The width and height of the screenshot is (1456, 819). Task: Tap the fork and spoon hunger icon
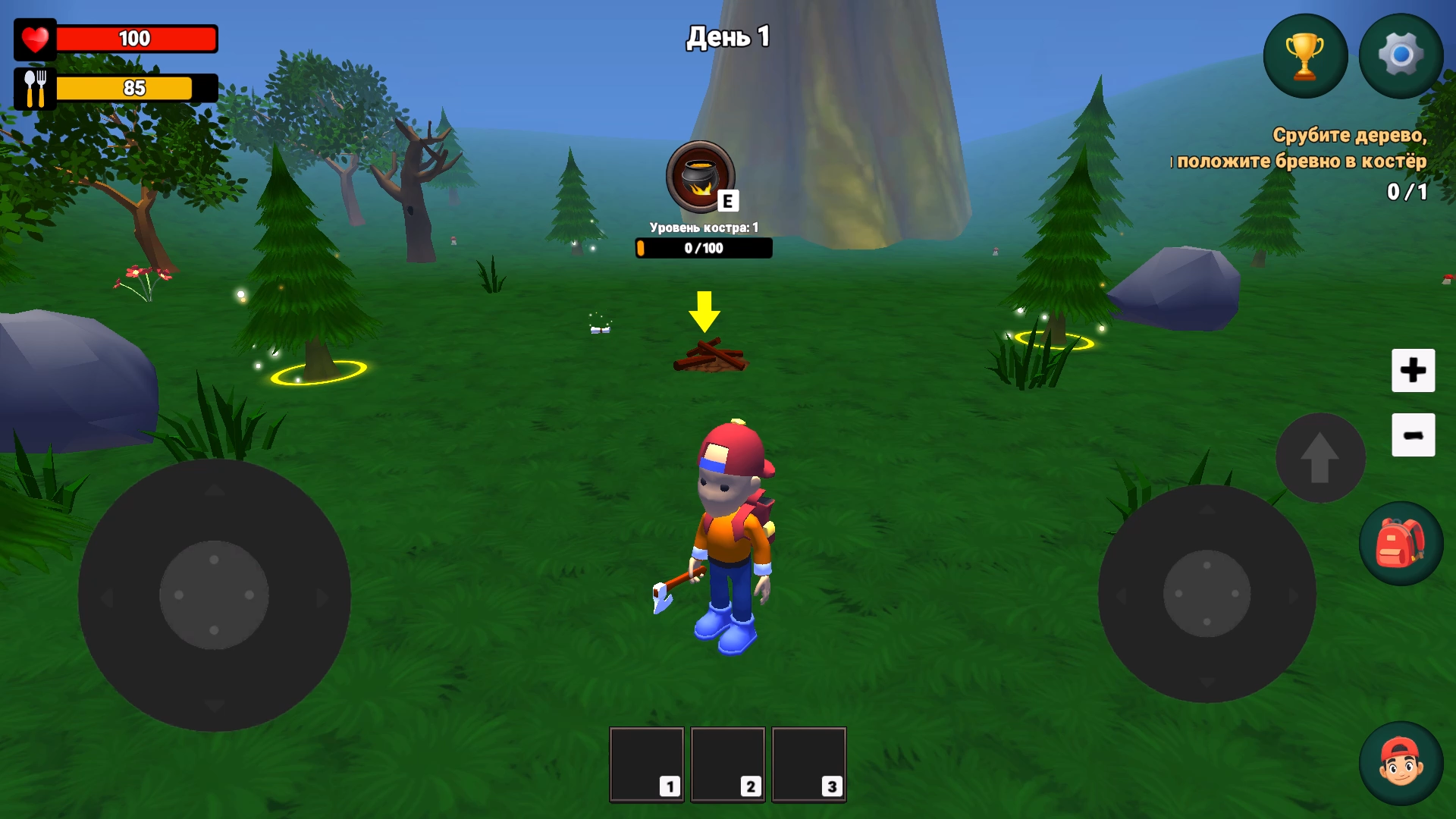click(x=35, y=87)
